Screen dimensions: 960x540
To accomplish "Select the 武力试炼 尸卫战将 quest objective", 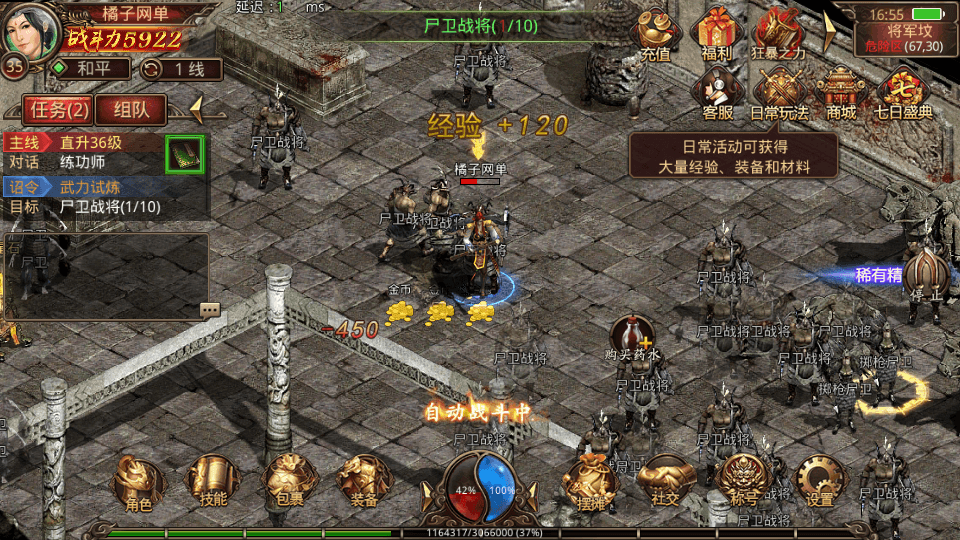I will click(100, 197).
